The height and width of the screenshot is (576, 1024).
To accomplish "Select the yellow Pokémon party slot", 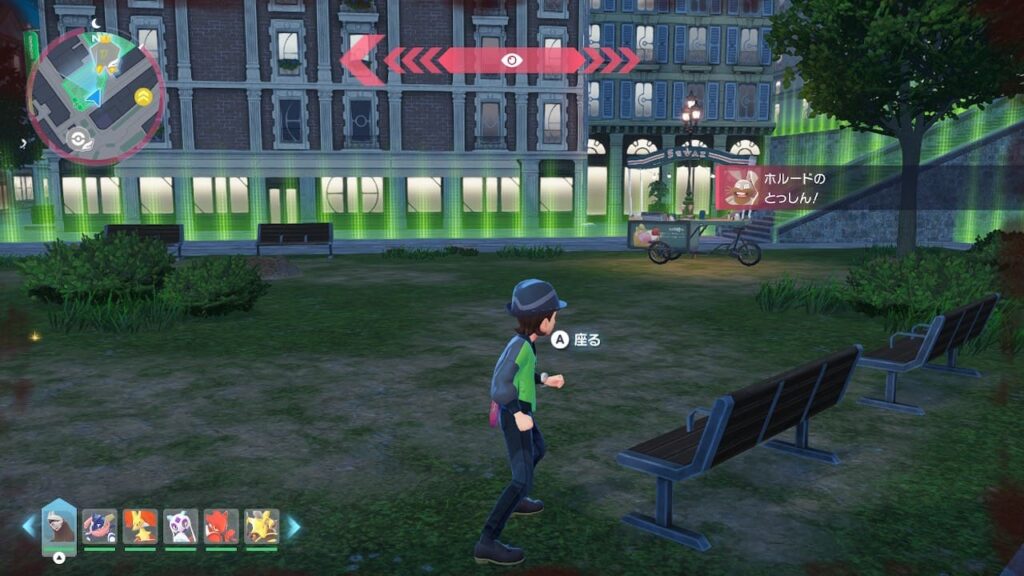I will click(261, 526).
